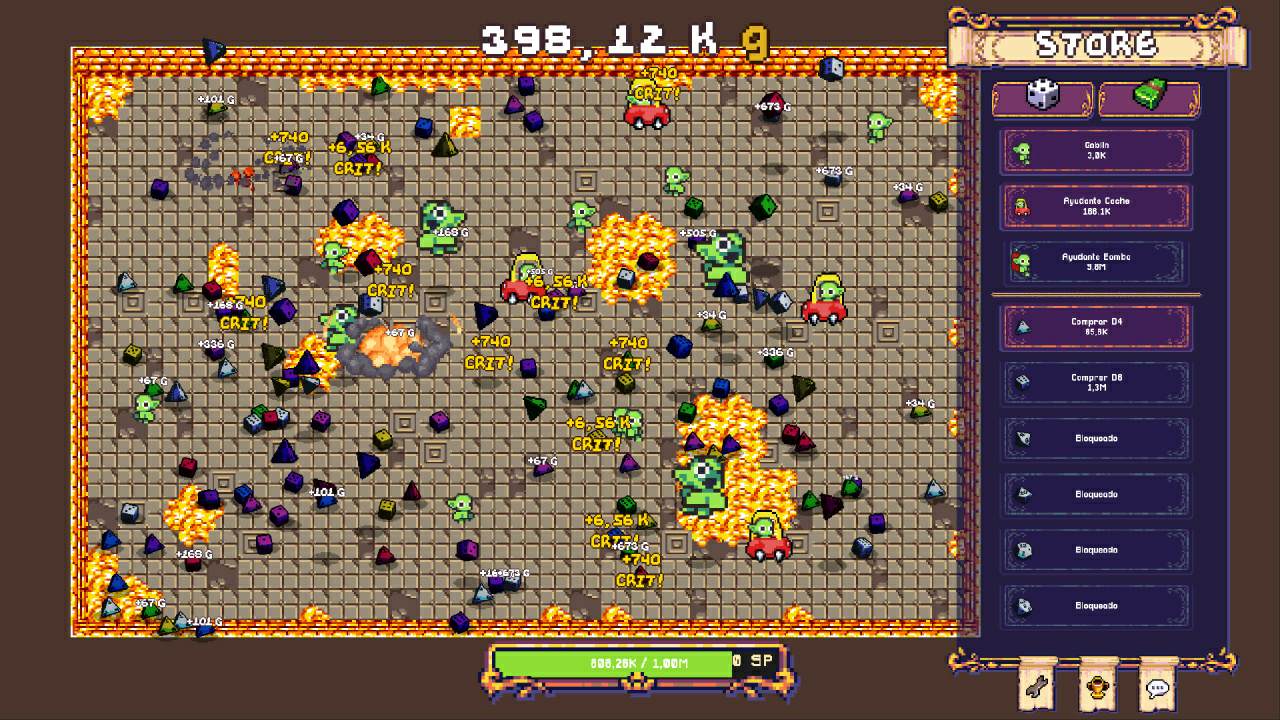Image resolution: width=1280 pixels, height=720 pixels.
Task: Buy a Goblin for 3,0K
Action: pyautogui.click(x=1096, y=151)
